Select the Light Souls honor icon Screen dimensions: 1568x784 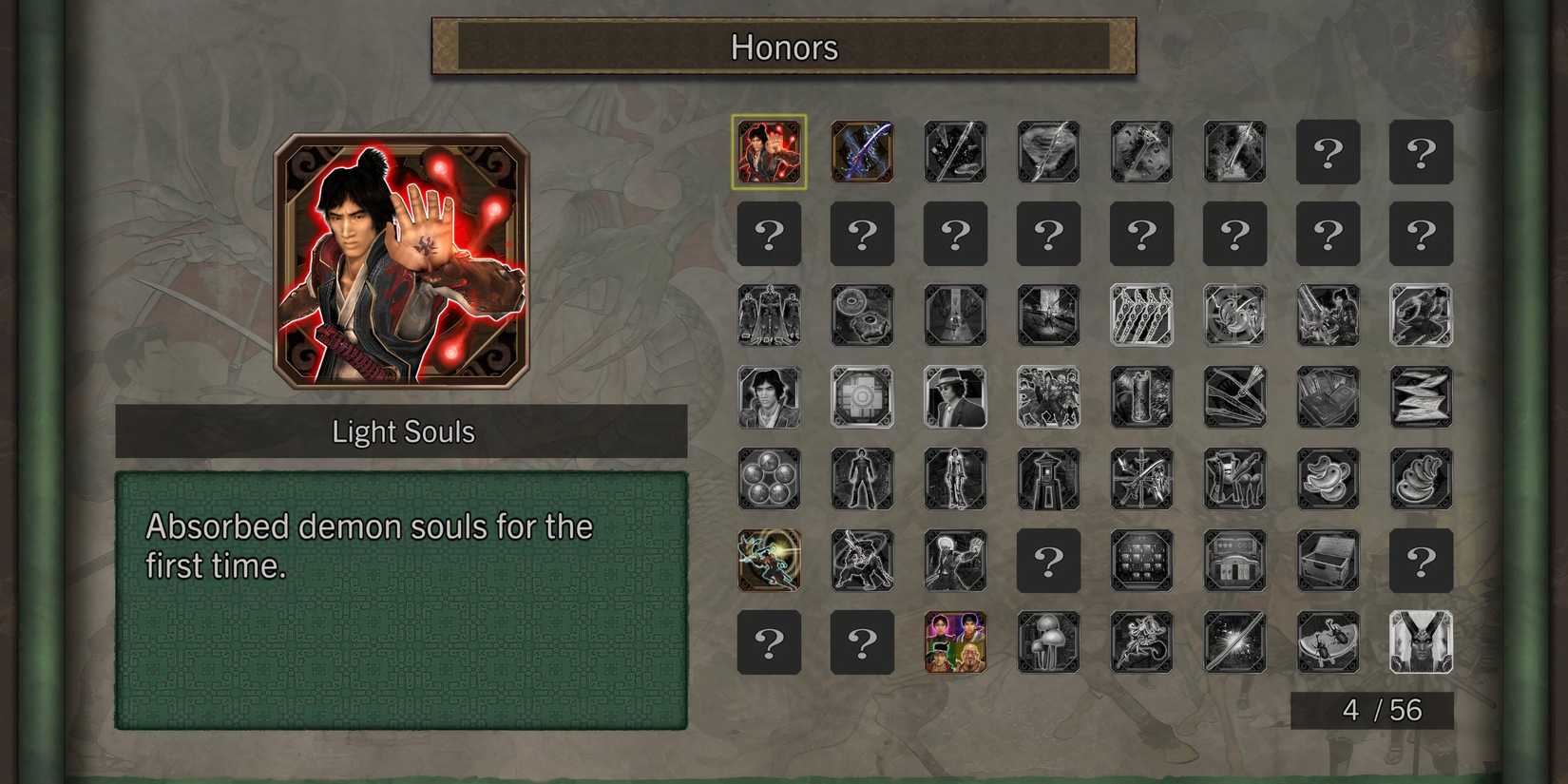pyautogui.click(x=769, y=152)
